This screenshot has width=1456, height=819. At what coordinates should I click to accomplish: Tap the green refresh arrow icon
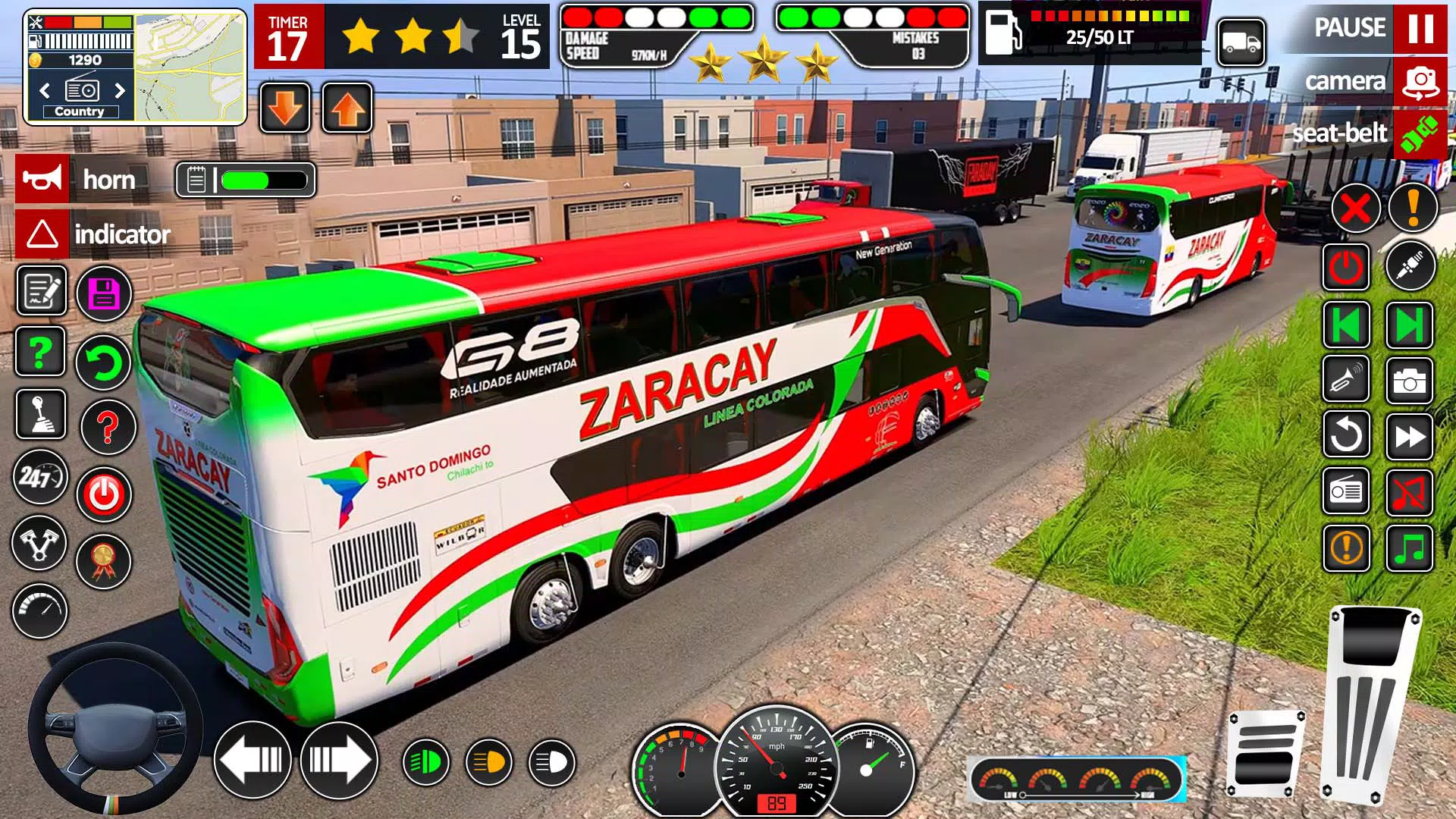point(104,362)
